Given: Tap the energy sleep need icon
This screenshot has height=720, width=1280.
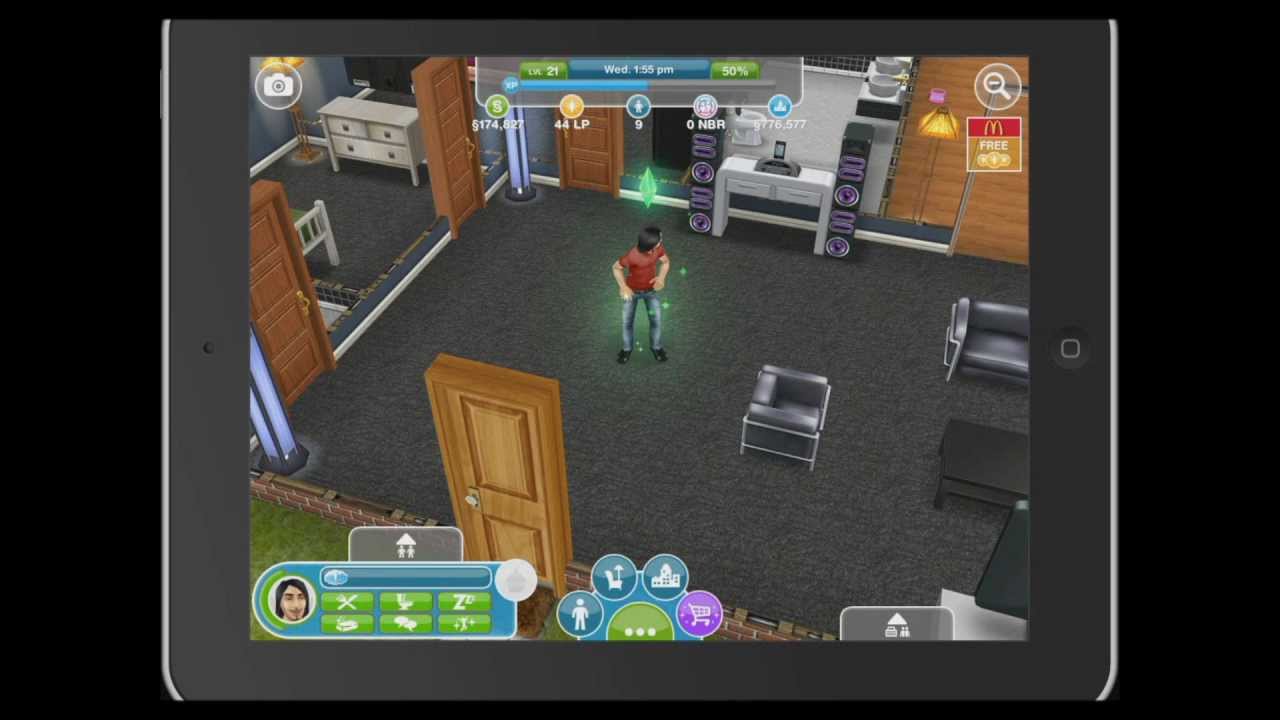Looking at the screenshot, I should (464, 602).
